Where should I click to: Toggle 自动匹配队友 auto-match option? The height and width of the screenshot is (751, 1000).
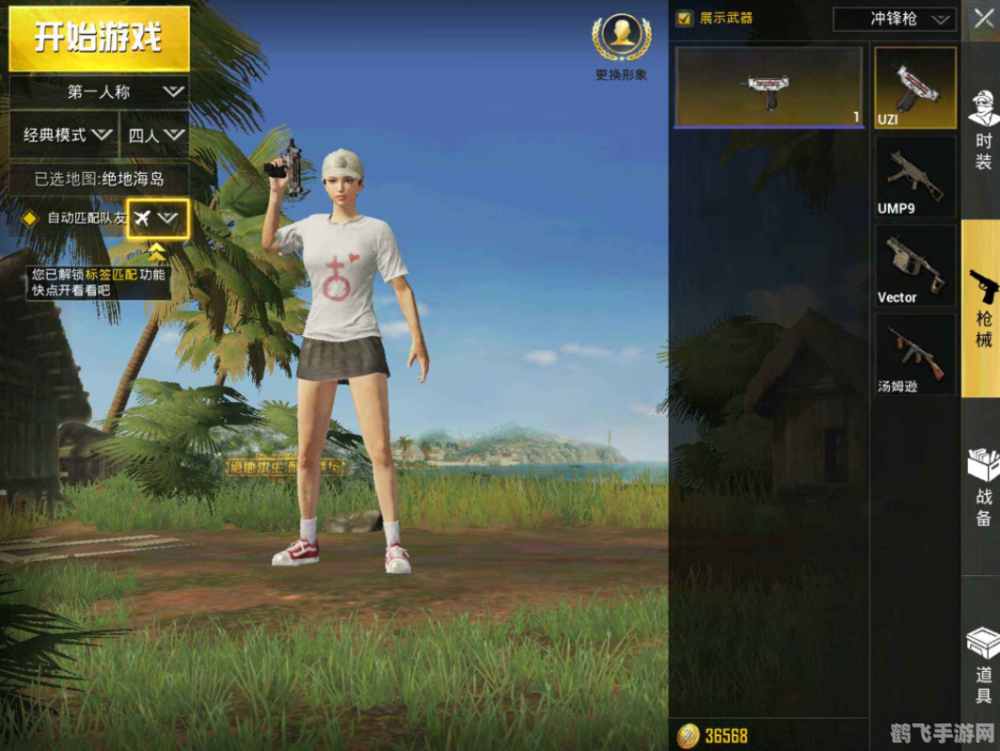(30, 217)
